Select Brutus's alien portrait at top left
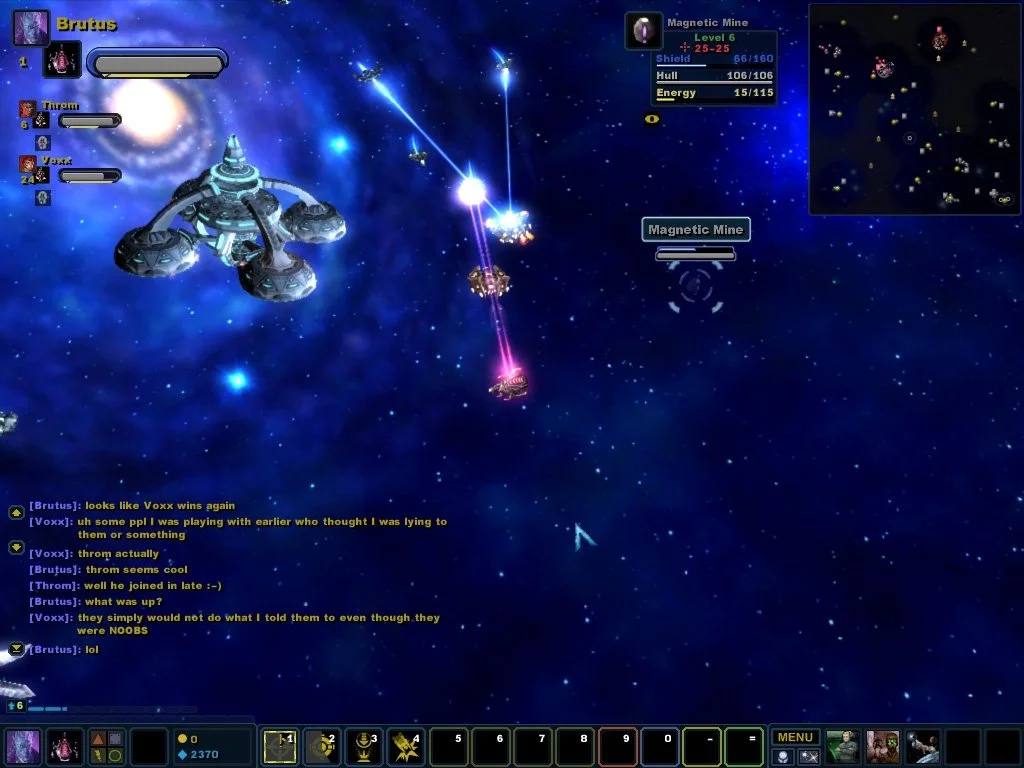Viewport: 1024px width, 768px height. tap(30, 27)
